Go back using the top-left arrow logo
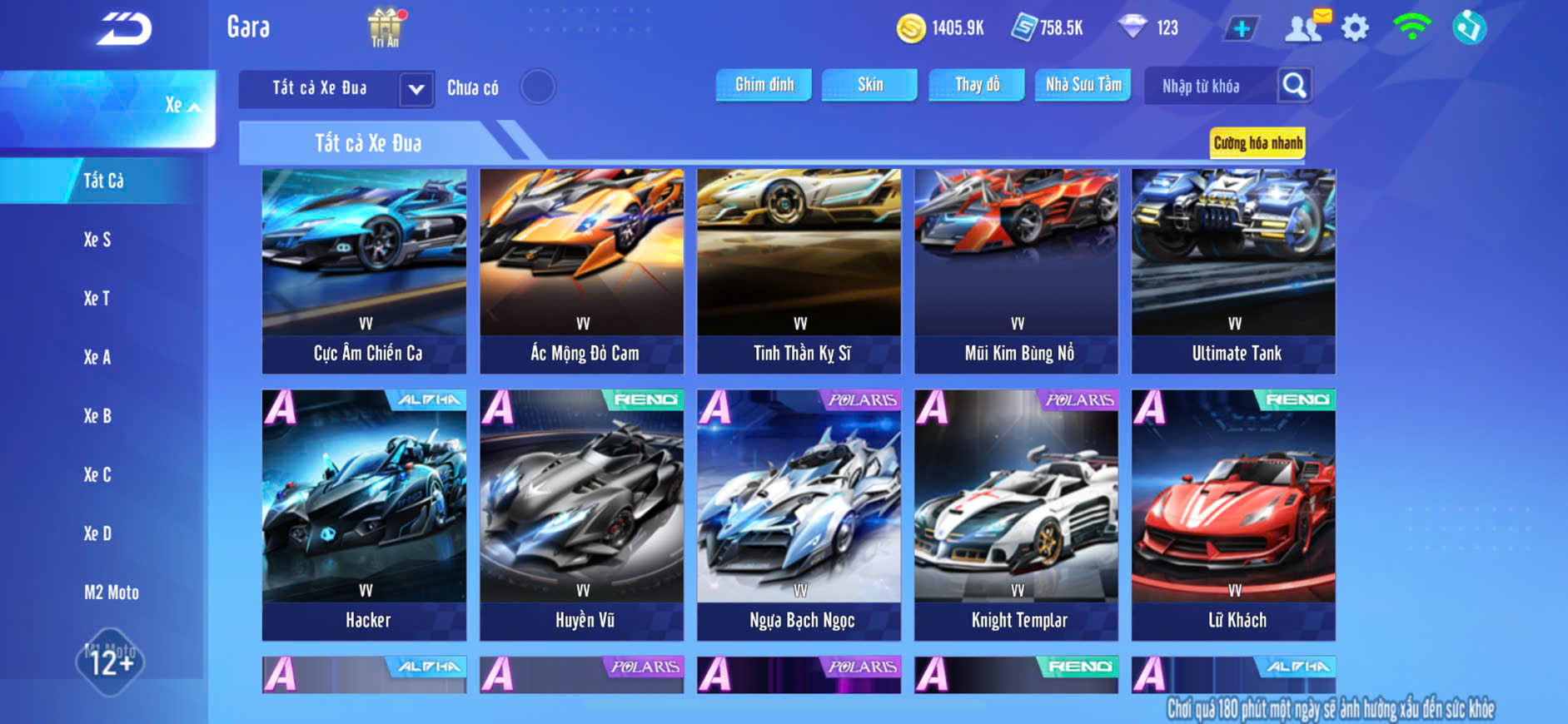 125,30
